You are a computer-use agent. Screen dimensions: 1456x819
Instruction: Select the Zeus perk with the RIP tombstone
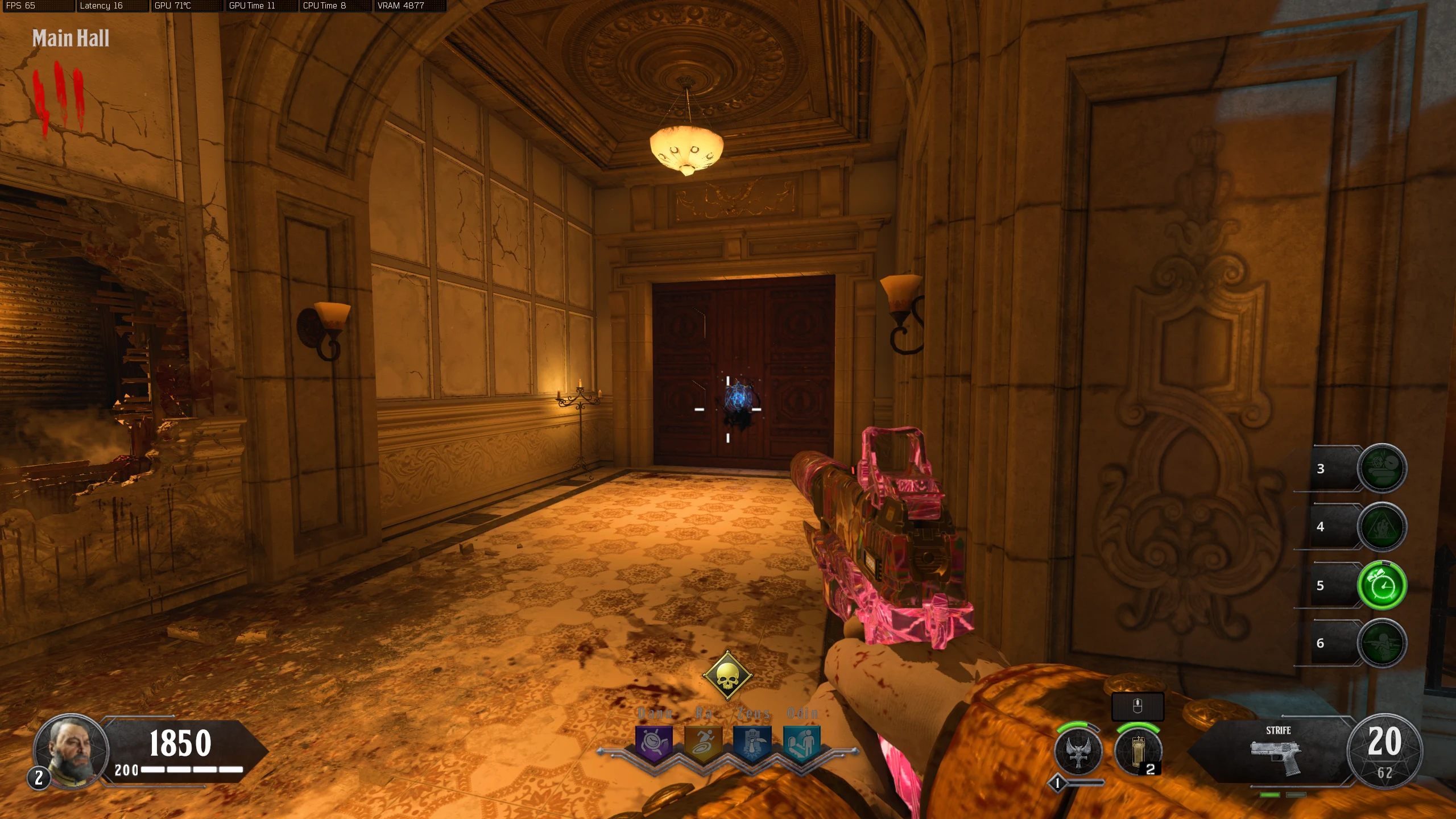tap(752, 743)
